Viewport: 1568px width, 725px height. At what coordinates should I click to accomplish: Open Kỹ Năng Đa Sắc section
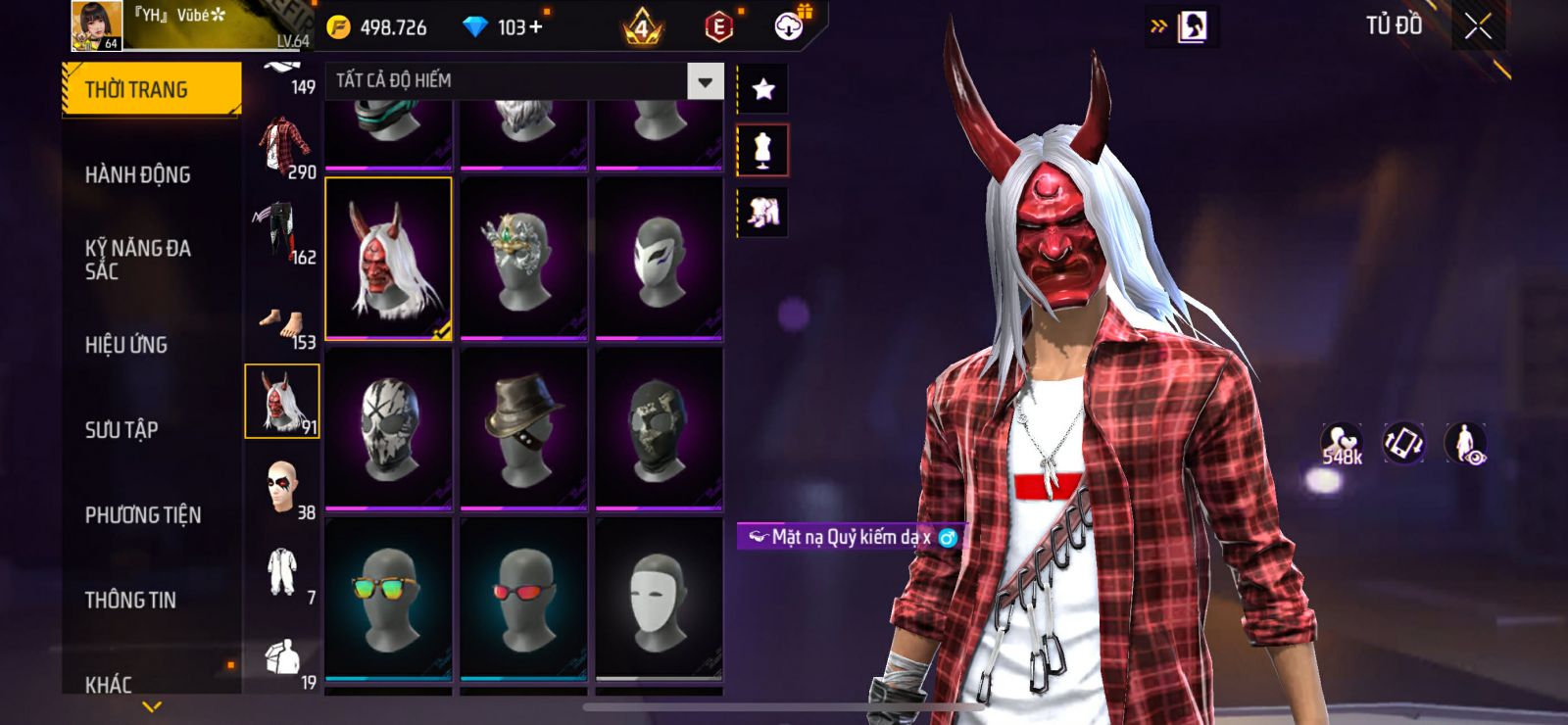click(138, 260)
